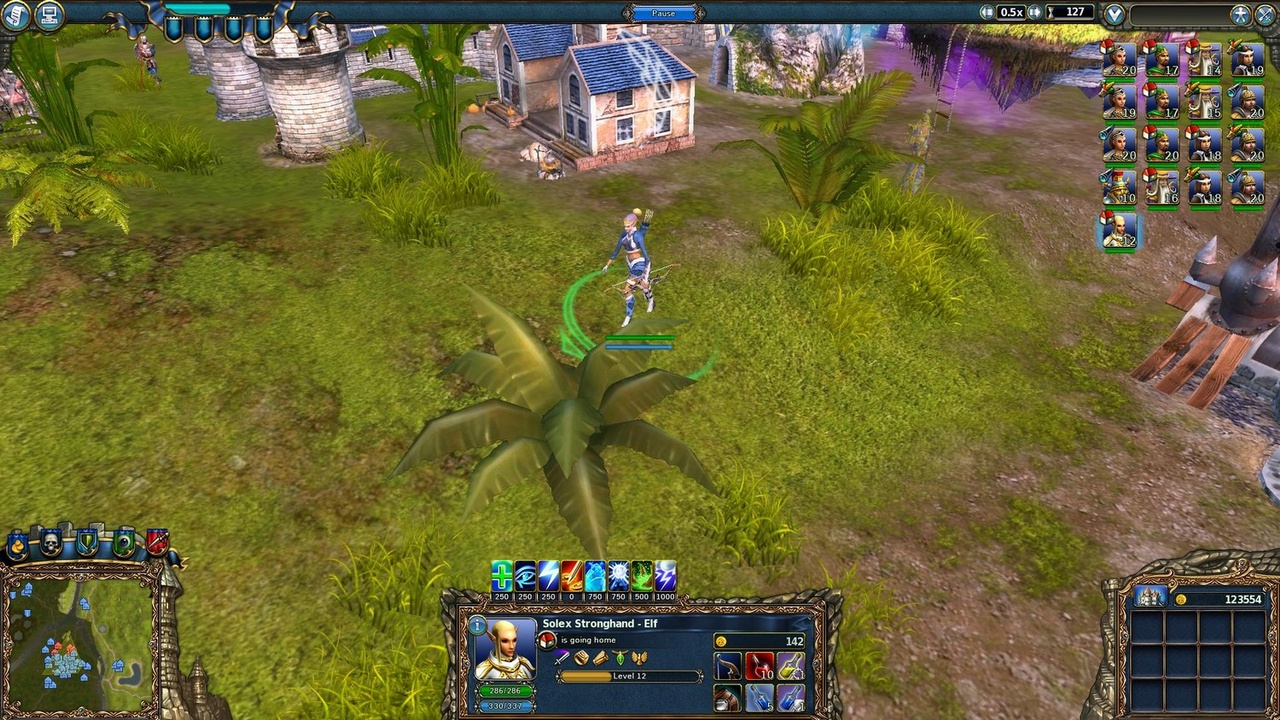Use the red healing potion x10
1280x720 pixels.
coord(758,666)
